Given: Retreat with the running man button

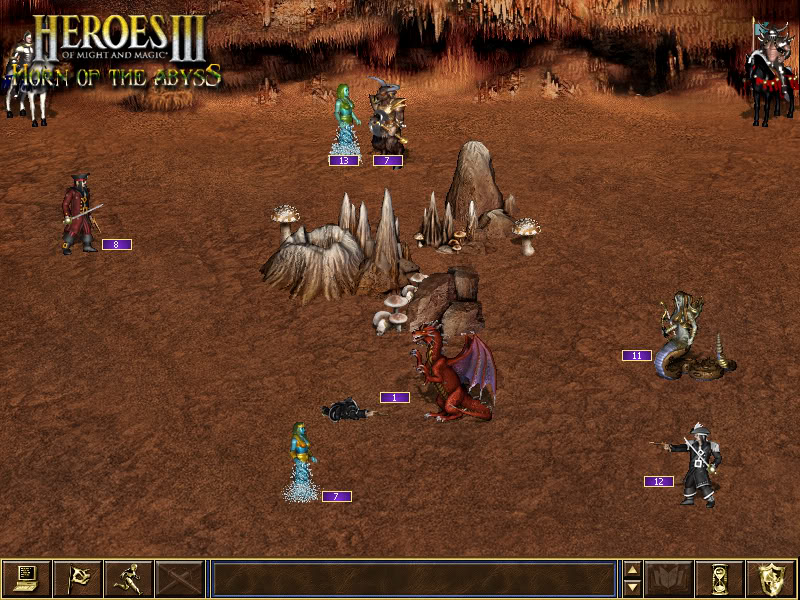Looking at the screenshot, I should [x=129, y=579].
